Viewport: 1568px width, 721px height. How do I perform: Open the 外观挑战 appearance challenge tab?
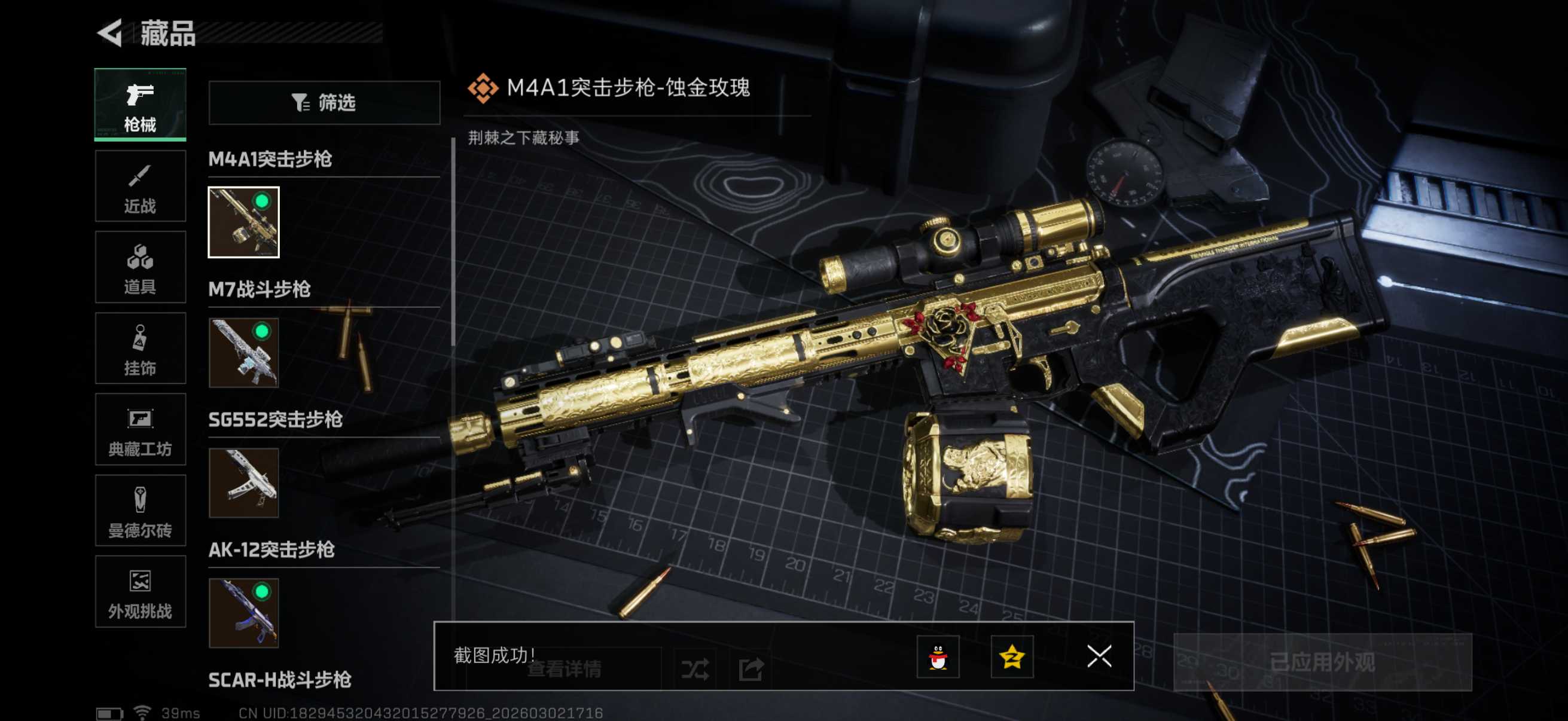point(140,591)
